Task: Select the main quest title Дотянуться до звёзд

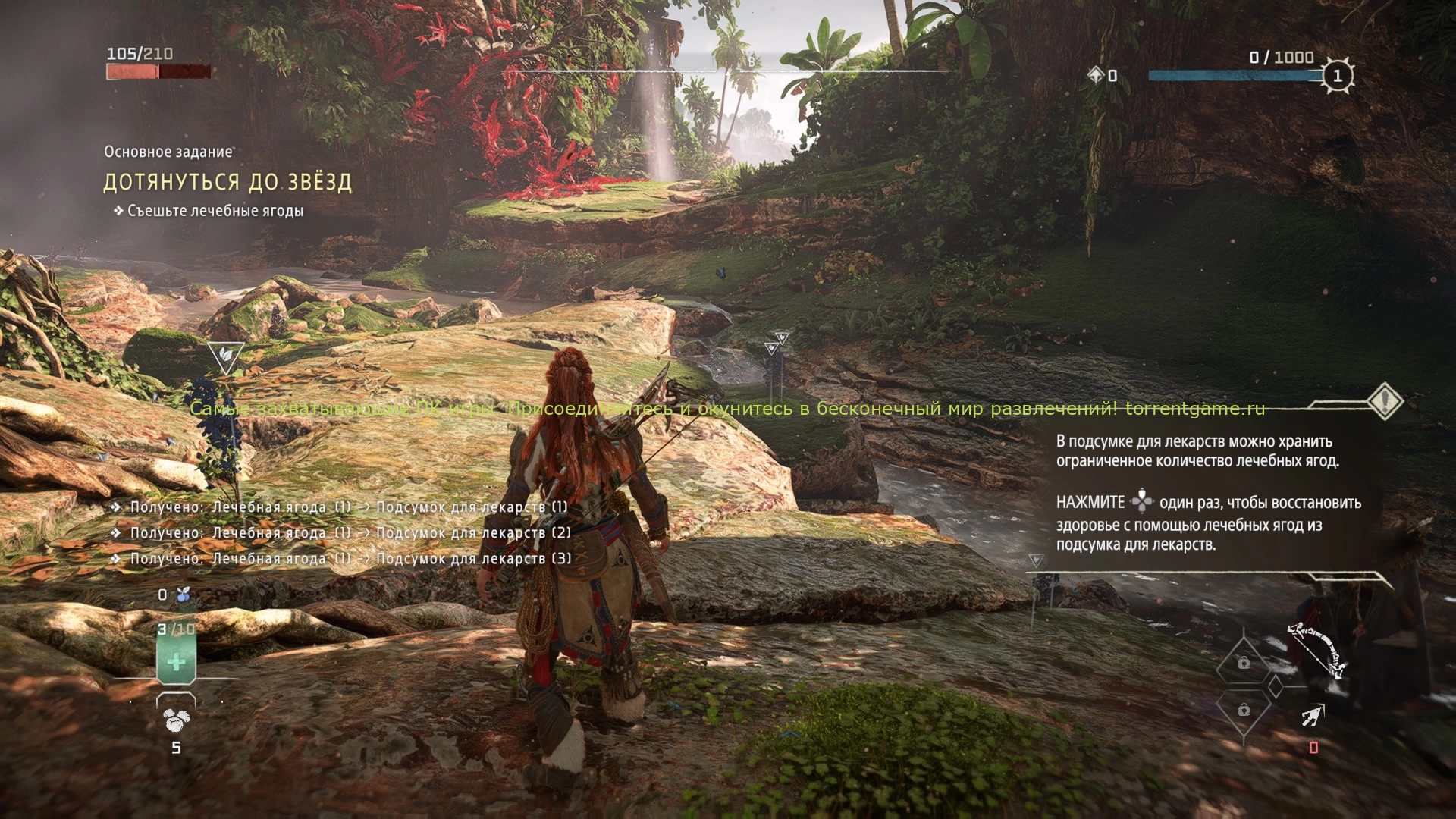Action: [x=227, y=183]
